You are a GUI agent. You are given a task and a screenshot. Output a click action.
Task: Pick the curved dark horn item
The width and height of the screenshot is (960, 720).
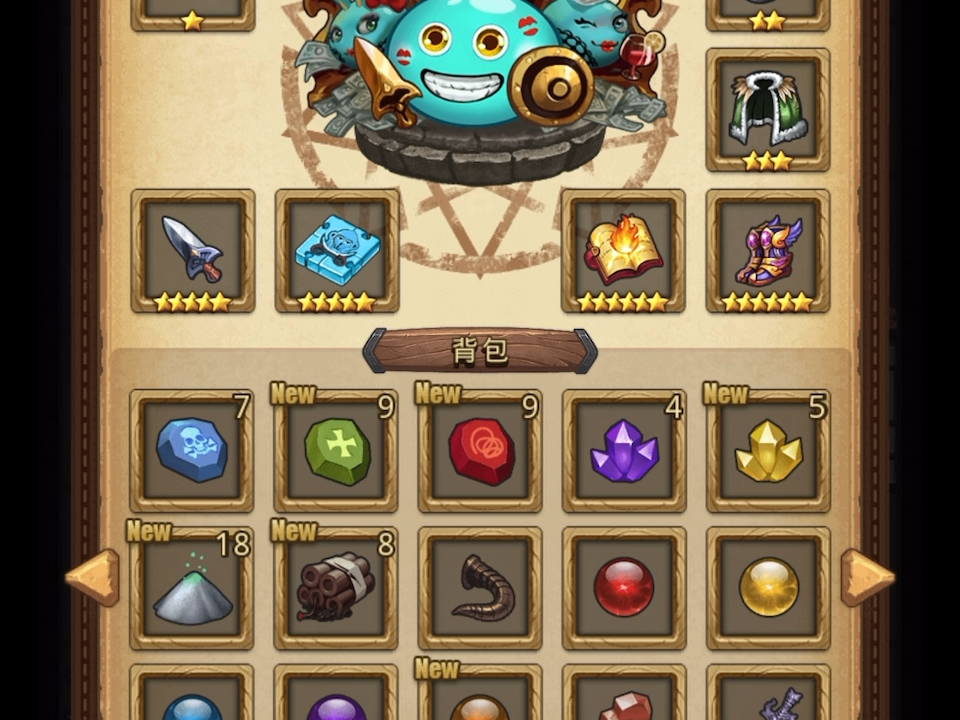click(x=481, y=589)
